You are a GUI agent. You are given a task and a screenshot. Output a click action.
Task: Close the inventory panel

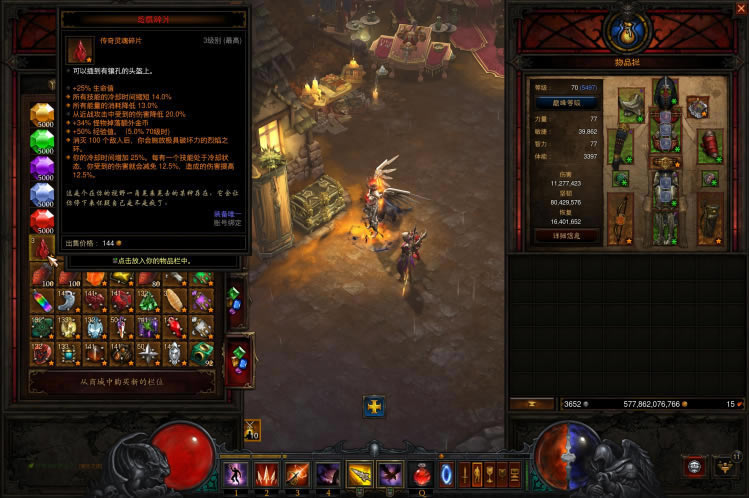coord(740,7)
